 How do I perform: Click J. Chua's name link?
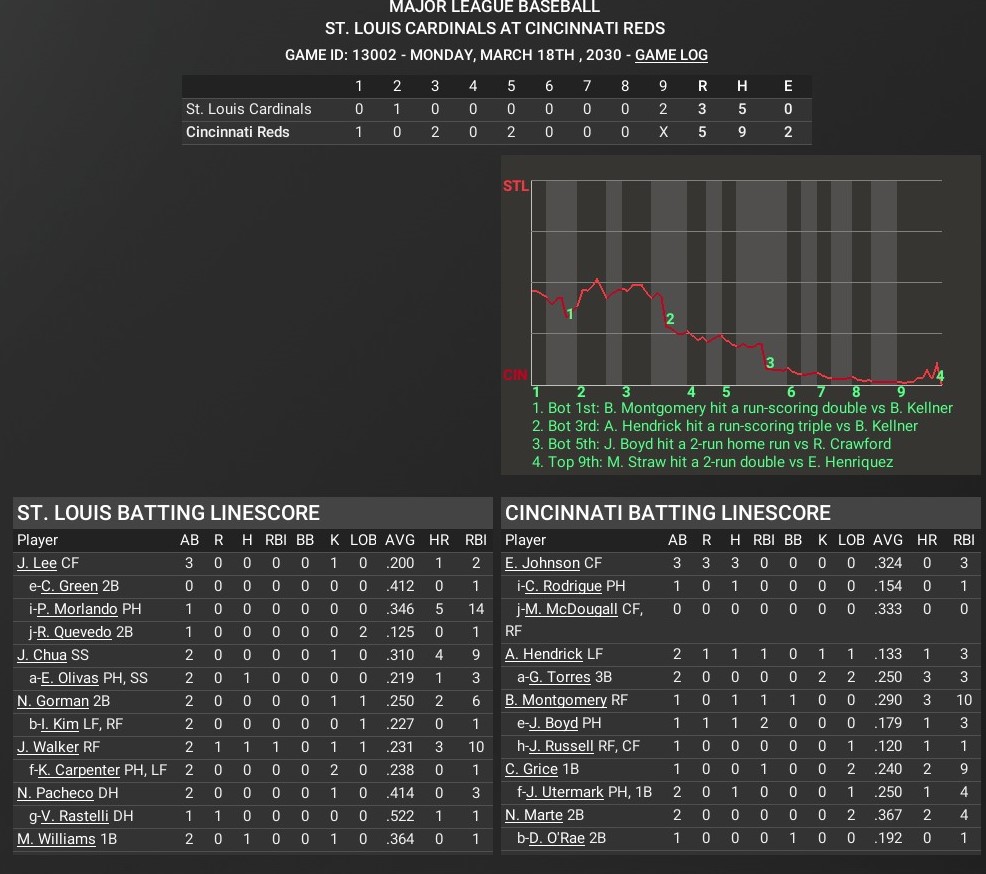pyautogui.click(x=42, y=655)
